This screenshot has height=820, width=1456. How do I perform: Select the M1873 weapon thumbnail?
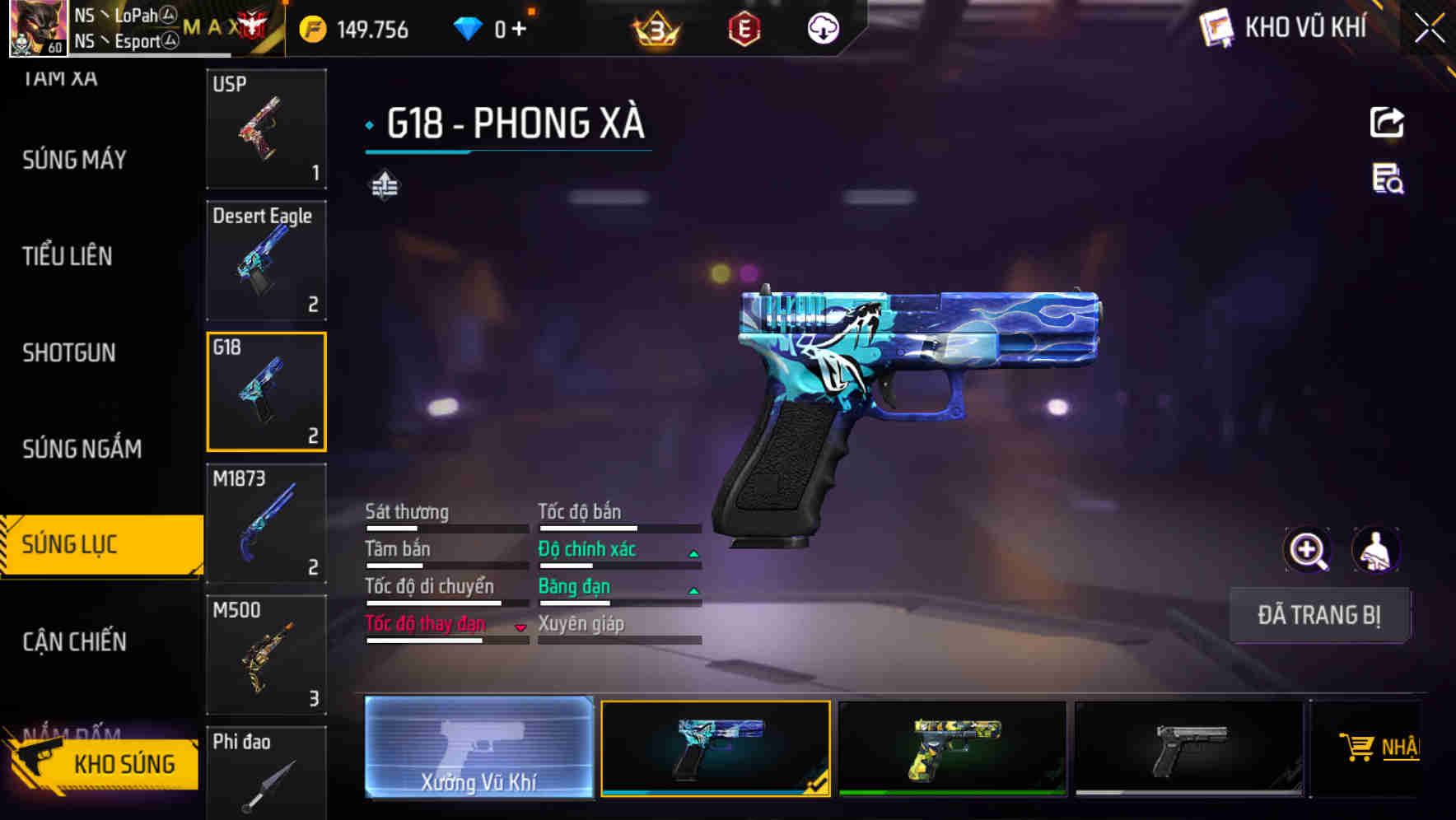(x=265, y=522)
